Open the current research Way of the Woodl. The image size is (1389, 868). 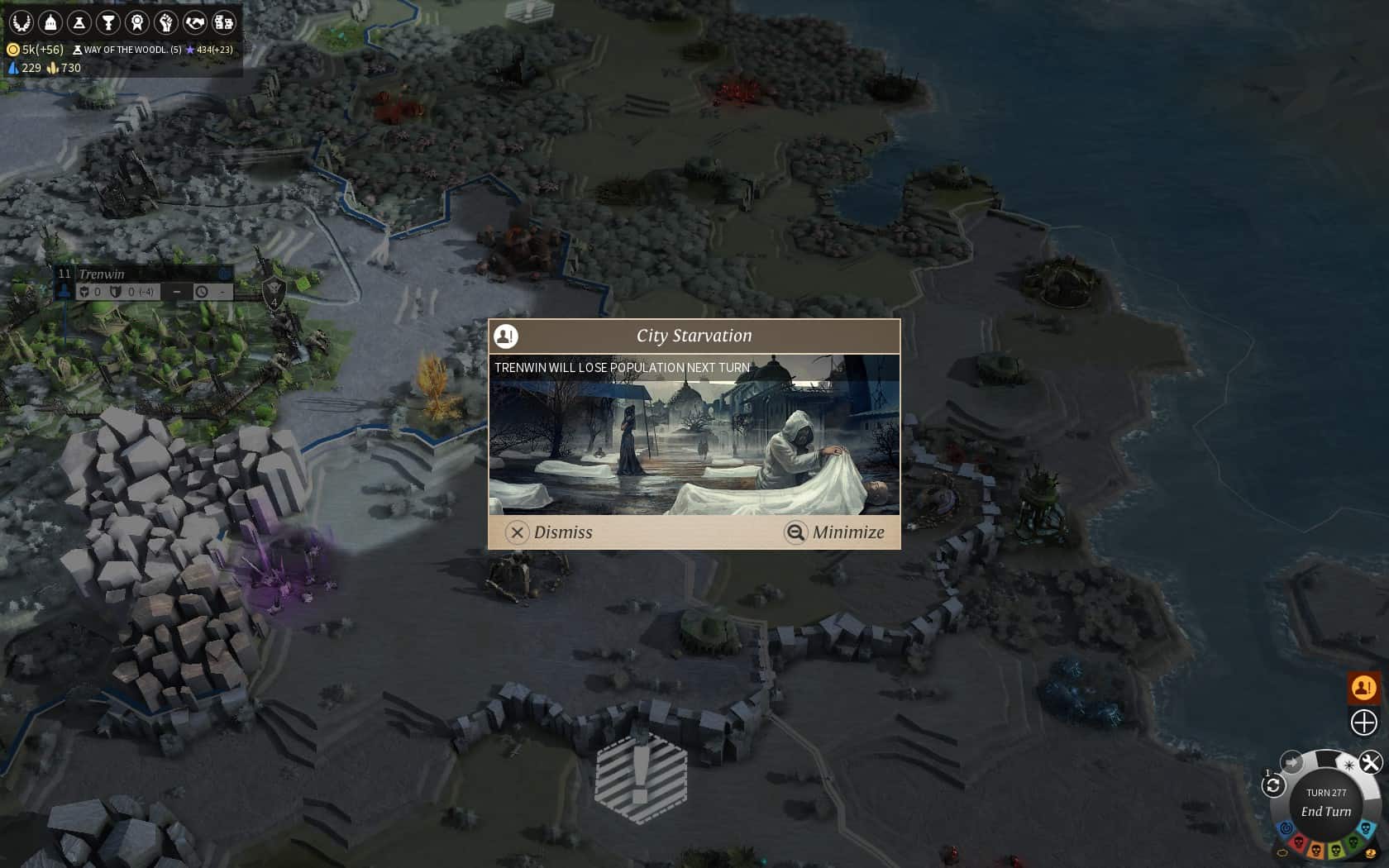tap(128, 50)
